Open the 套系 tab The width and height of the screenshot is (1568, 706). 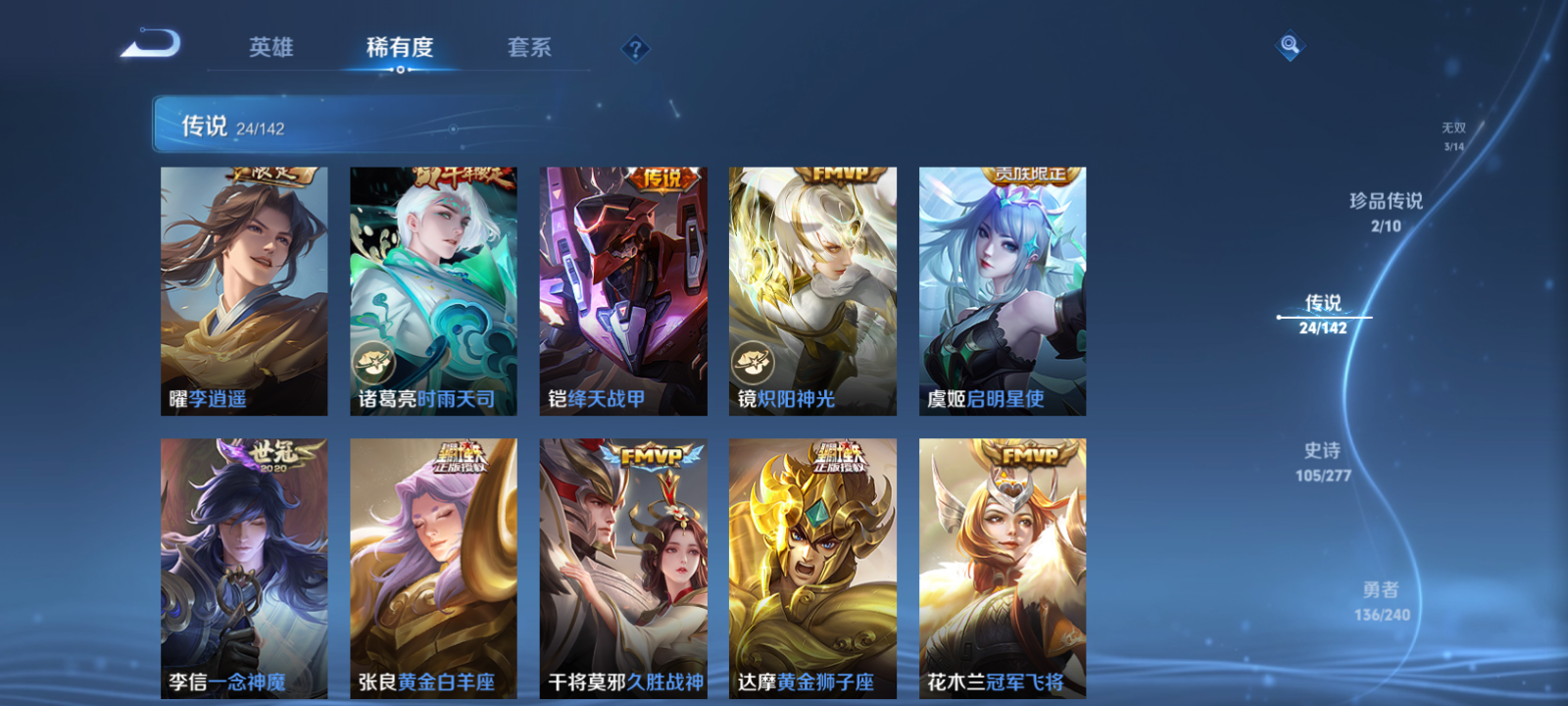tap(526, 47)
